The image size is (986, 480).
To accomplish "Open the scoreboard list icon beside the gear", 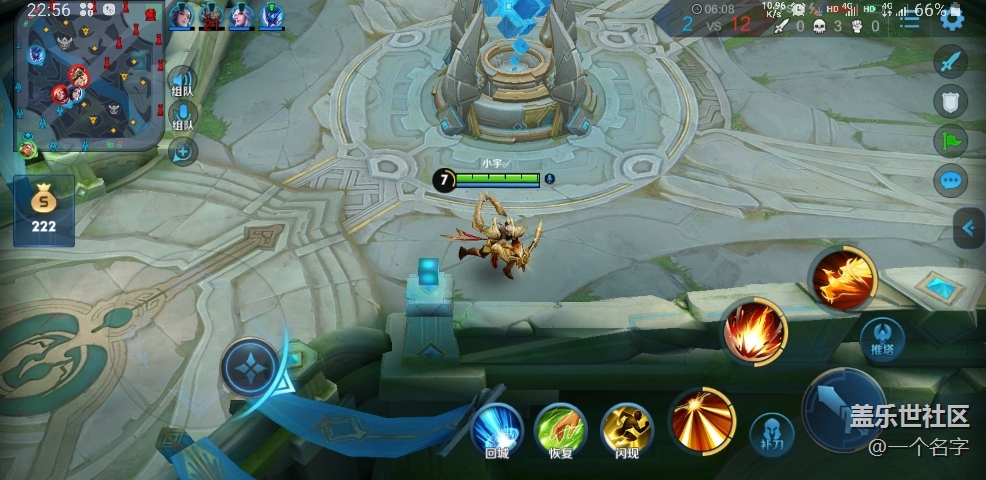I will click(910, 21).
